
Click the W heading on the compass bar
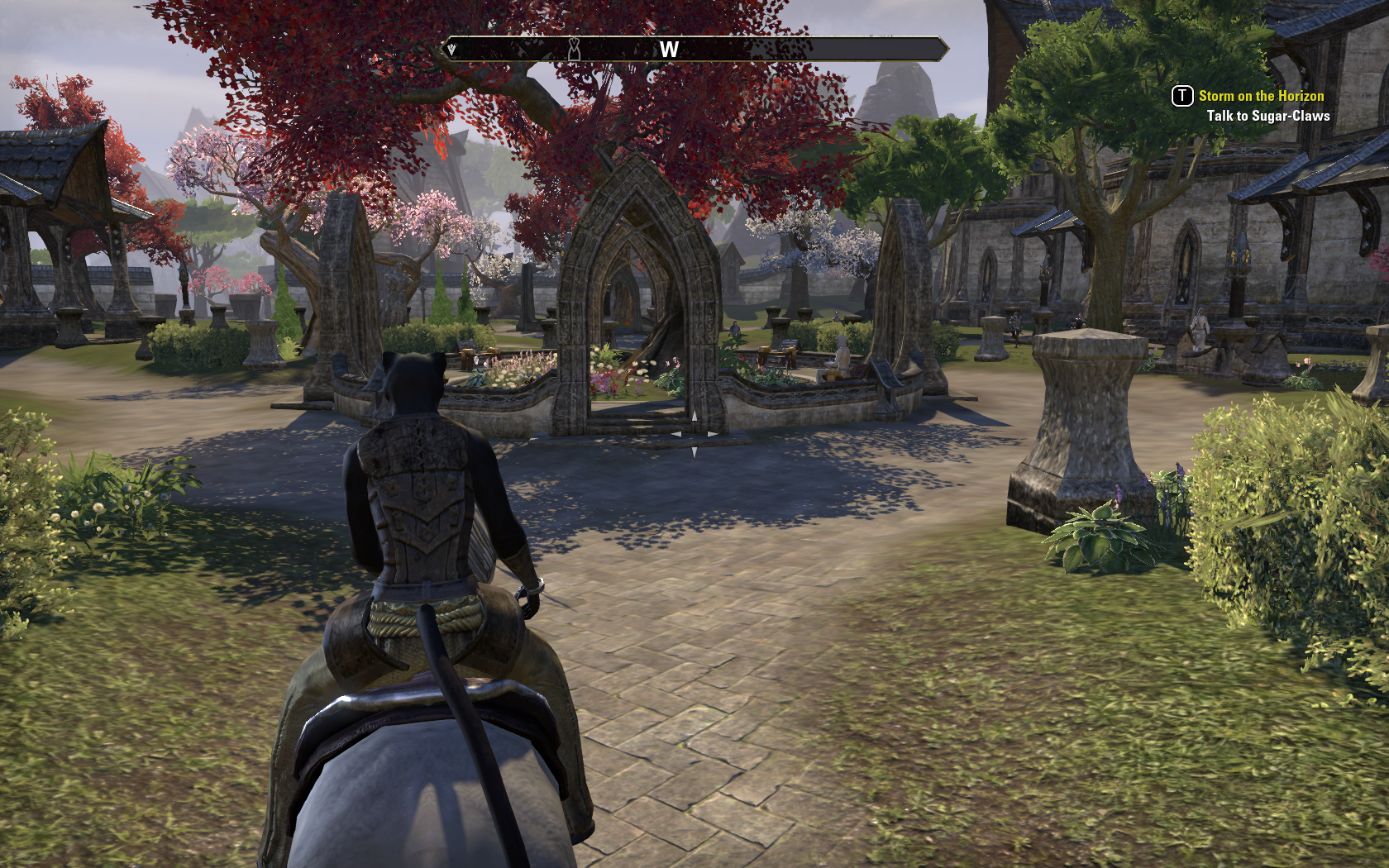[x=669, y=50]
